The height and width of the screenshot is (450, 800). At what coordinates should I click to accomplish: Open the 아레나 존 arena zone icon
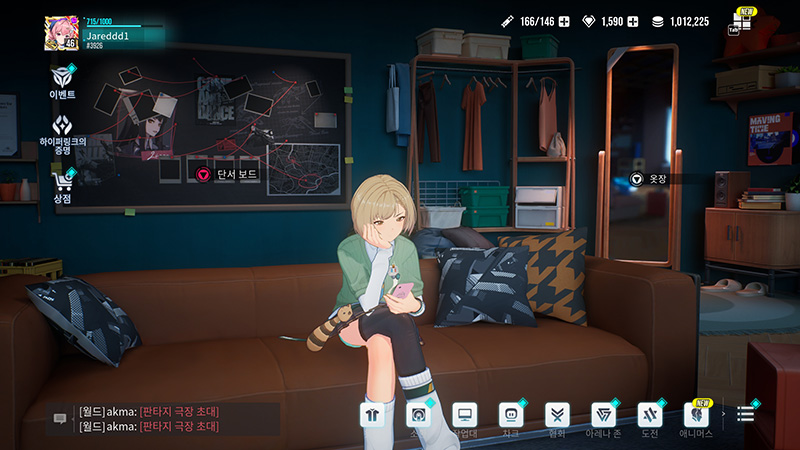603,414
